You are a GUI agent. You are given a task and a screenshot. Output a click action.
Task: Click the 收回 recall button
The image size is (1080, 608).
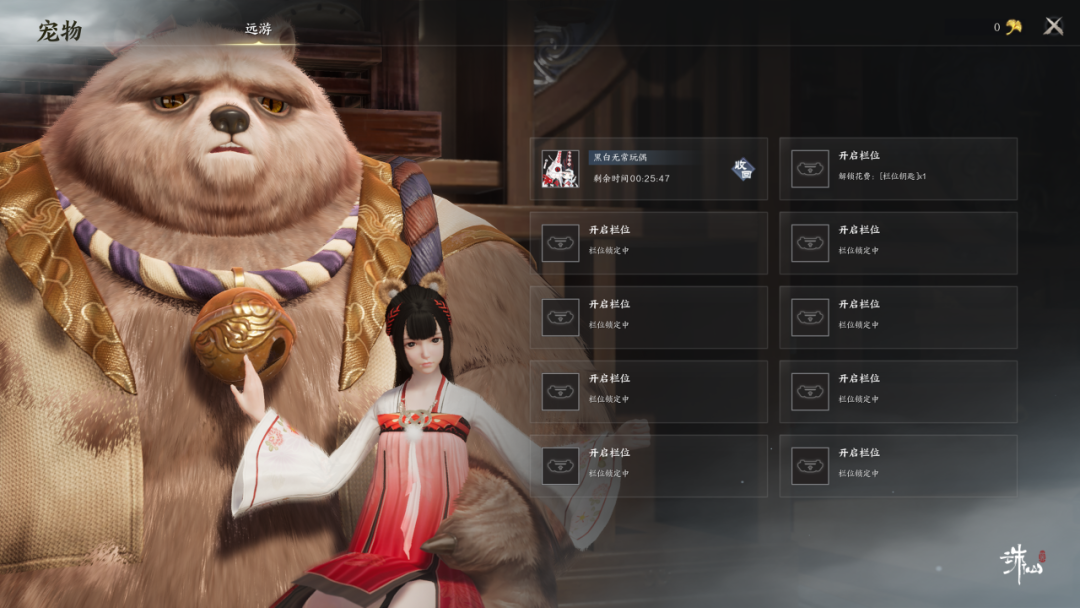coord(742,169)
